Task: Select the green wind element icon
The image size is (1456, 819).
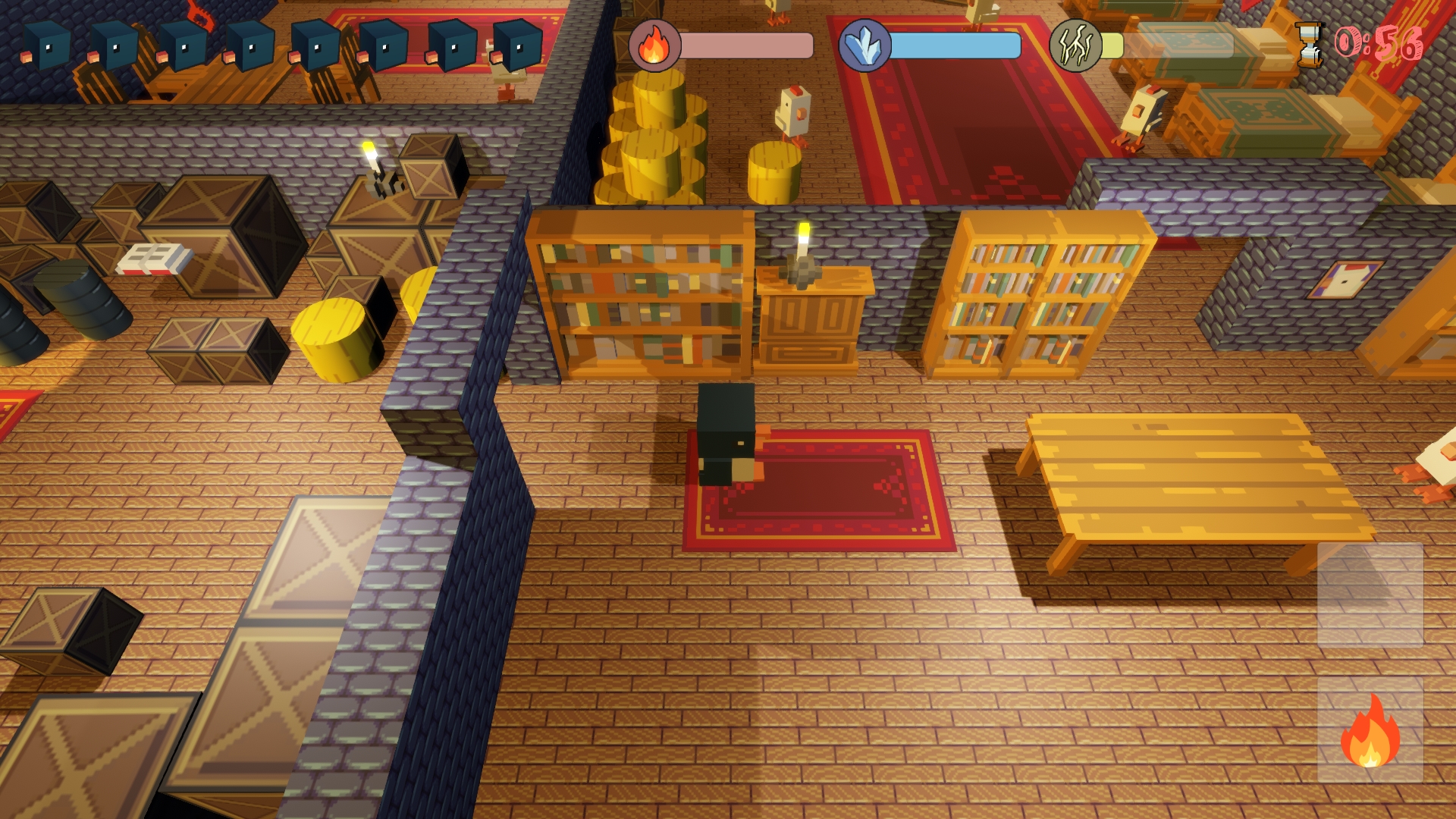Action: [1075, 45]
